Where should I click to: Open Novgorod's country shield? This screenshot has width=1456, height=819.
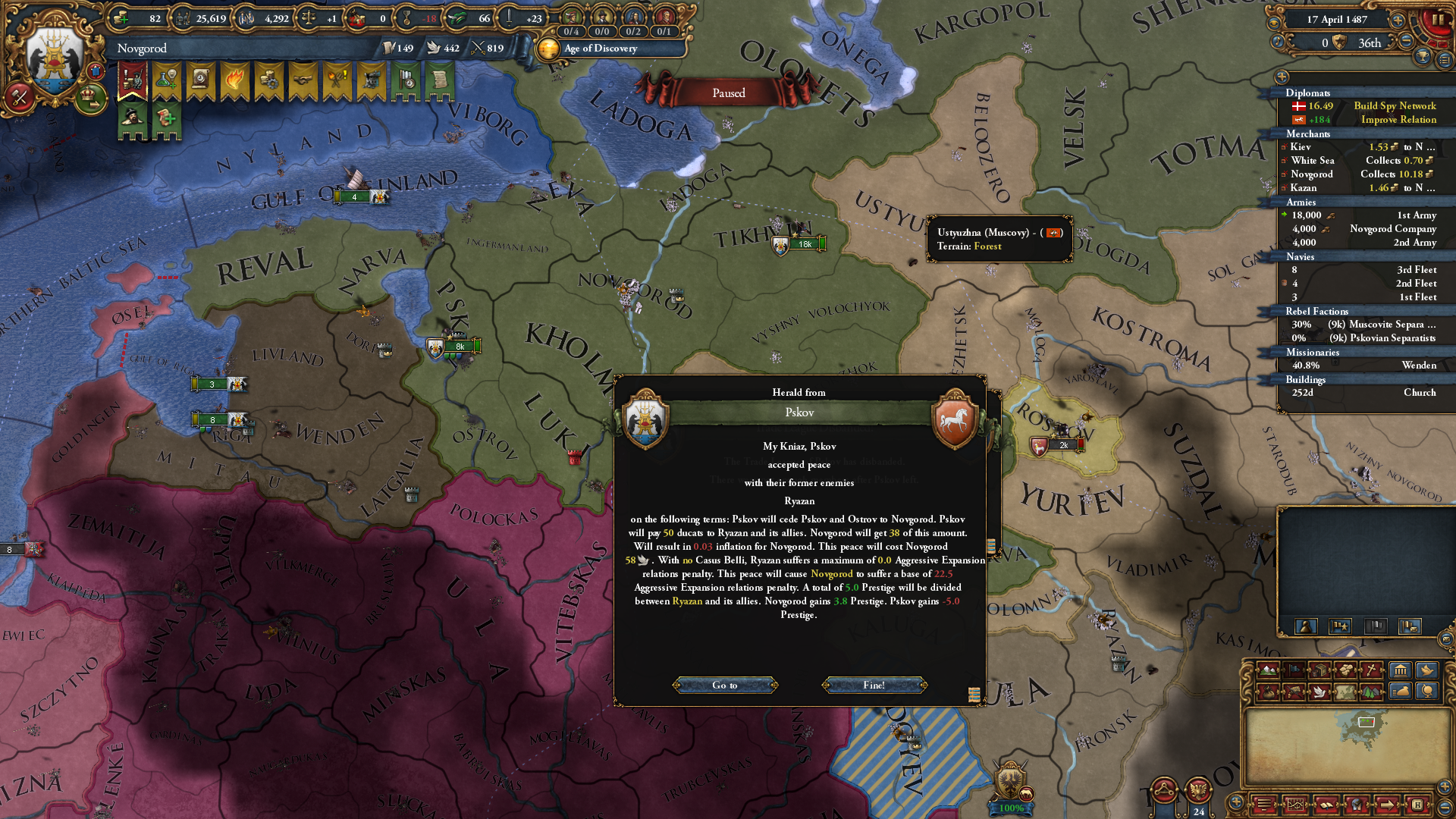click(55, 57)
